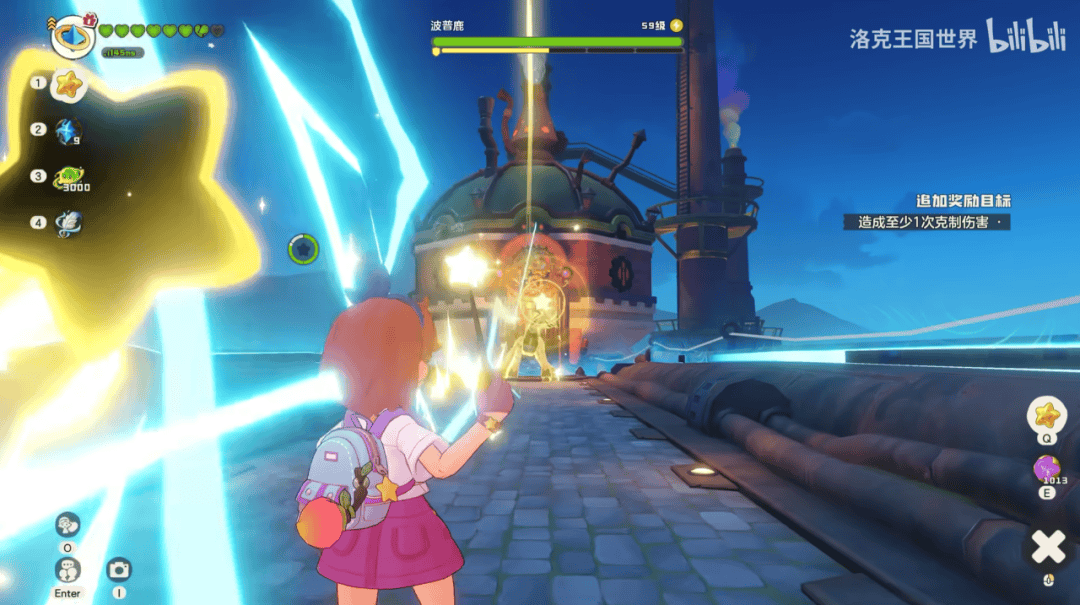Viewport: 1080px width, 605px height.
Task: Select the green planet item in slot 3
Action: pyautogui.click(x=69, y=177)
